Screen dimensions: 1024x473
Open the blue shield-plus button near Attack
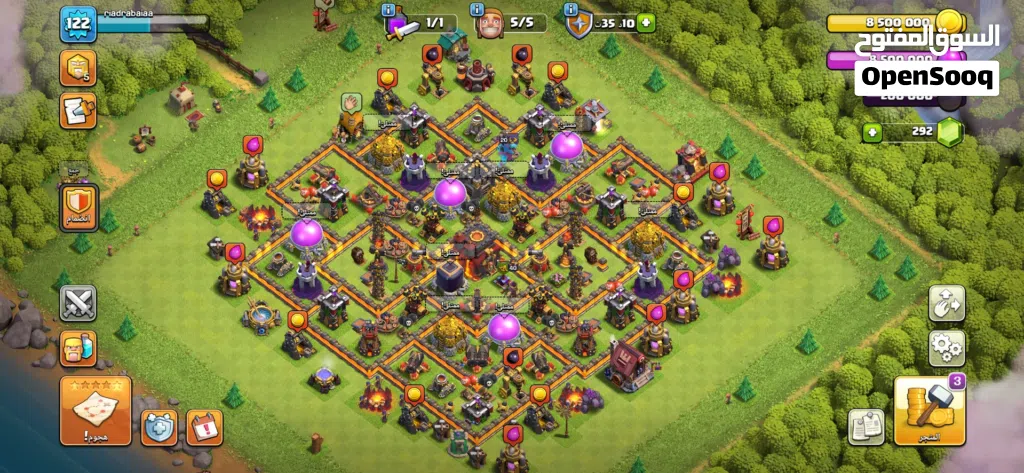[159, 427]
